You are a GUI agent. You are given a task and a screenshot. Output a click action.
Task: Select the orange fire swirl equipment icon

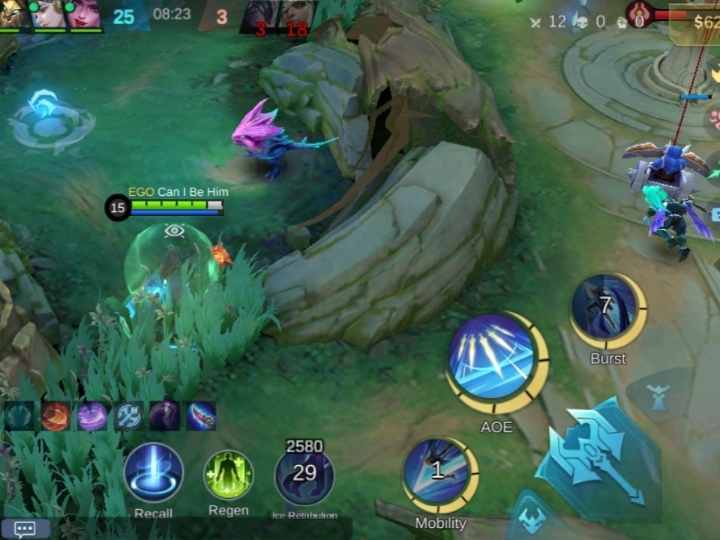click(x=56, y=416)
